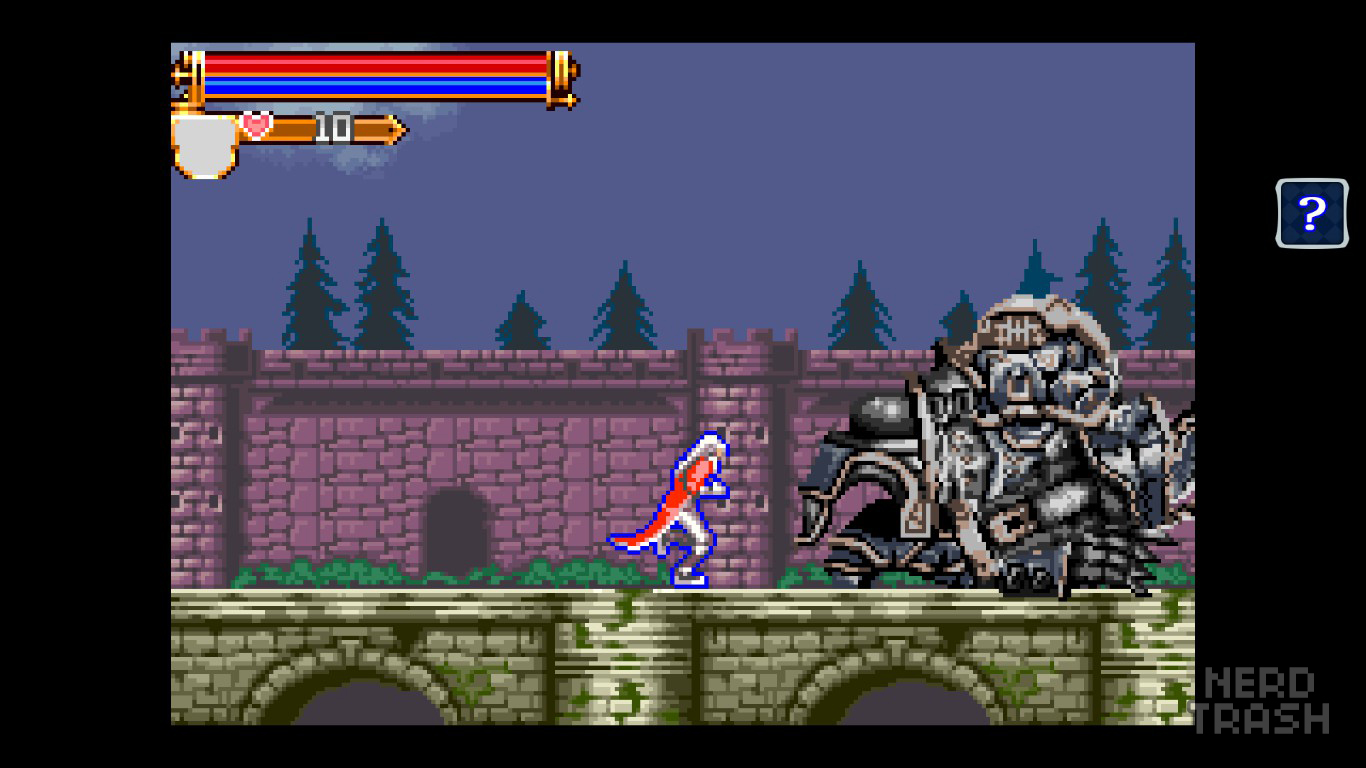The image size is (1366, 768).
Task: Click the heart icon in the HUD
Action: 256,127
